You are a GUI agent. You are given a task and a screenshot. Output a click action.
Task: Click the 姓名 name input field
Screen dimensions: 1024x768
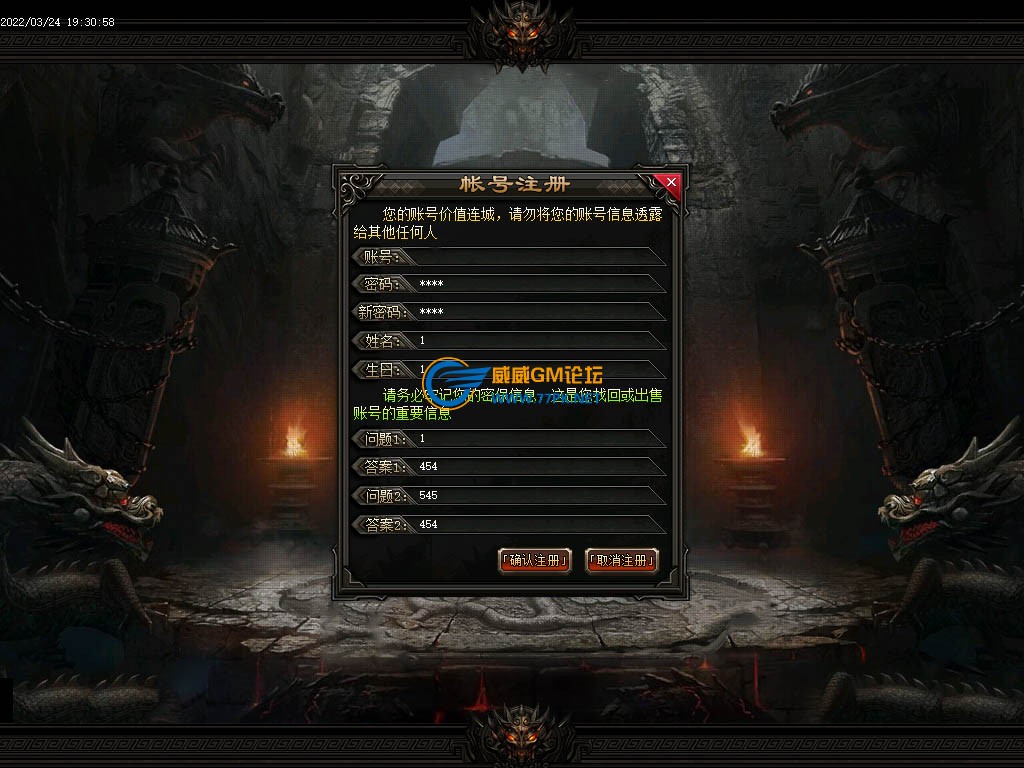coord(535,341)
